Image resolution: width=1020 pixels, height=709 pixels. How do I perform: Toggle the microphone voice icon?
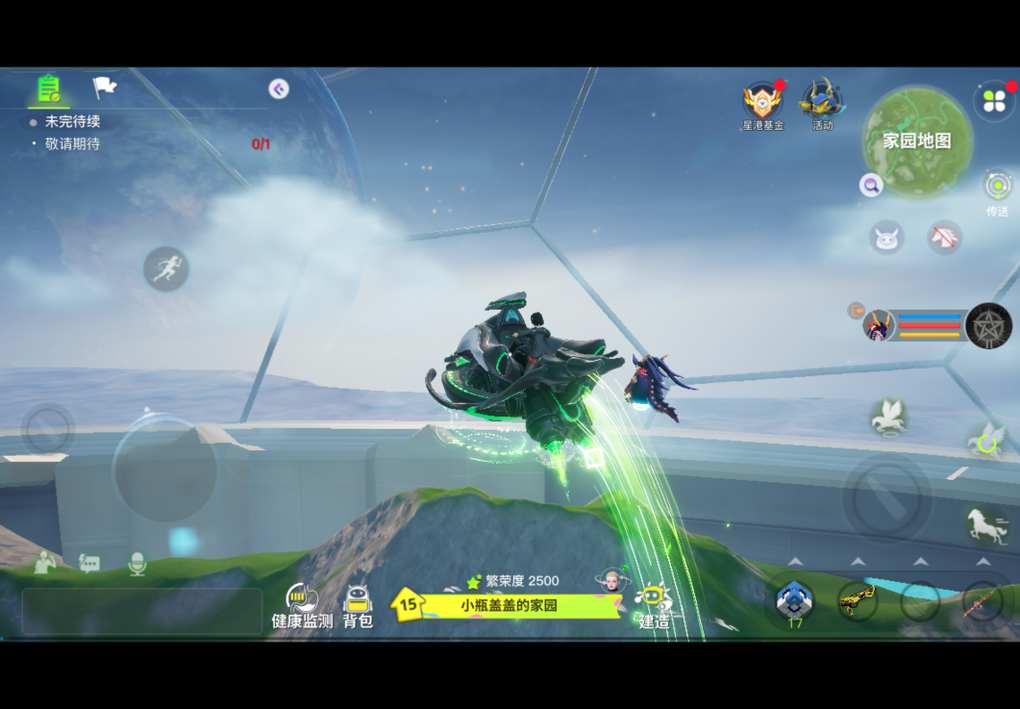click(x=137, y=565)
